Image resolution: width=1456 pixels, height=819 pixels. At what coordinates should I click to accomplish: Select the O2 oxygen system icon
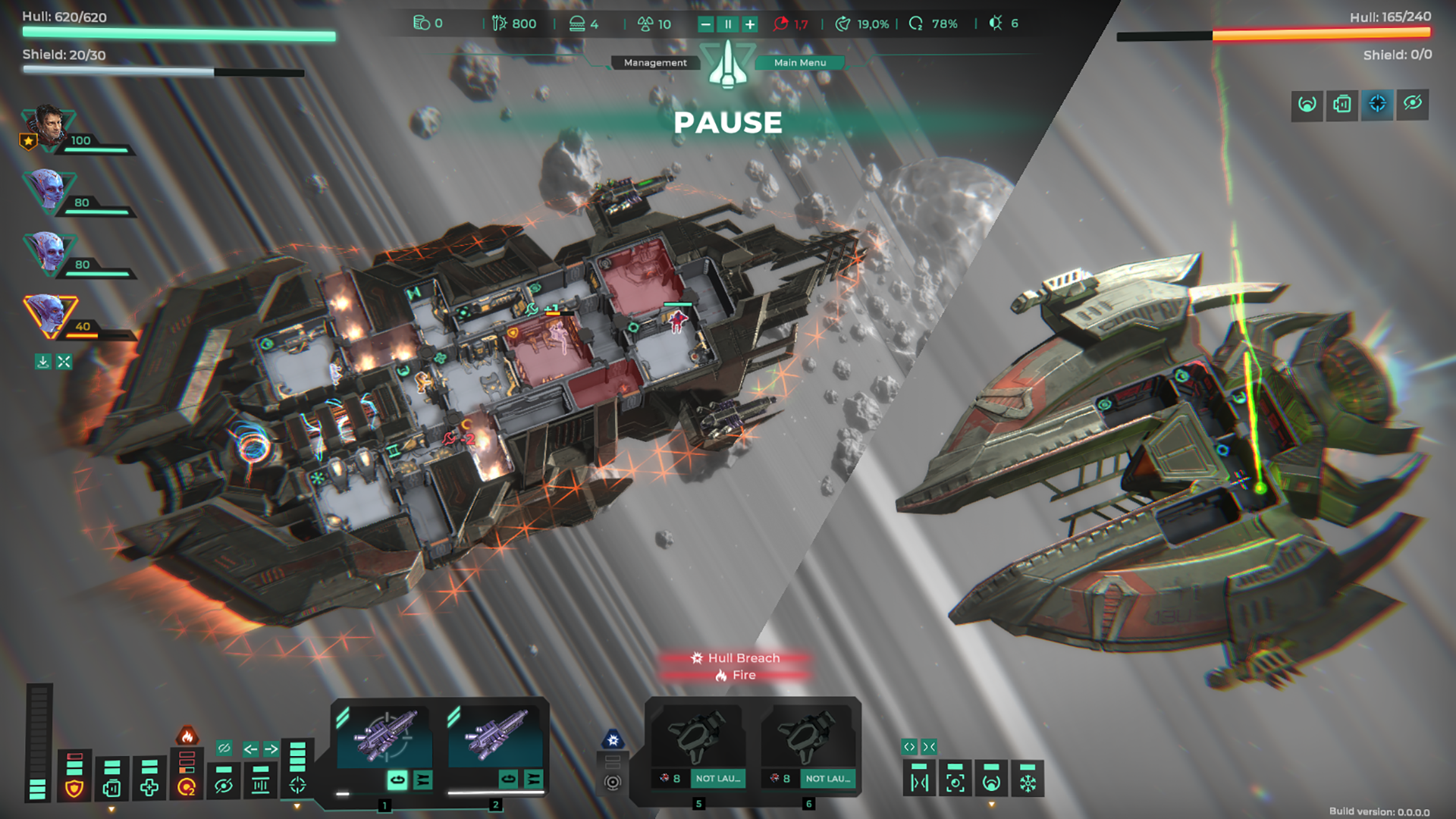click(x=187, y=788)
